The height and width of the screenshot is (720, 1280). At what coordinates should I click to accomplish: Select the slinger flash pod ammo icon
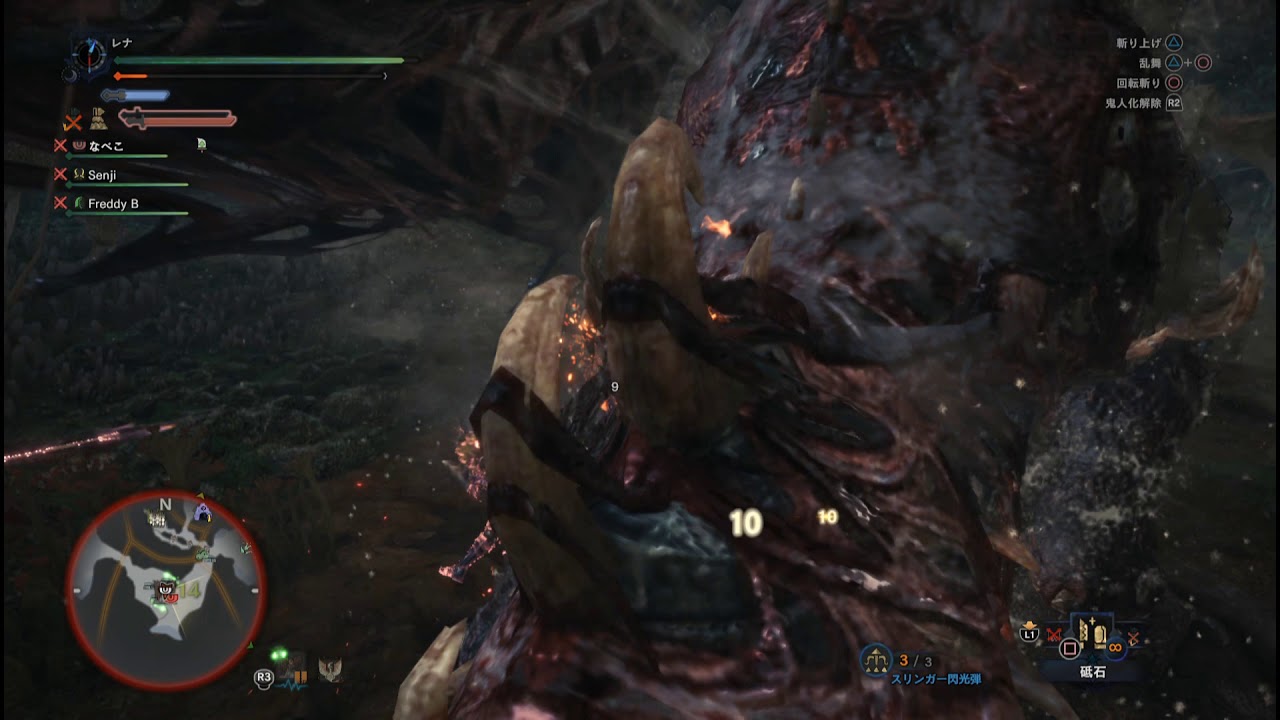coord(876,659)
